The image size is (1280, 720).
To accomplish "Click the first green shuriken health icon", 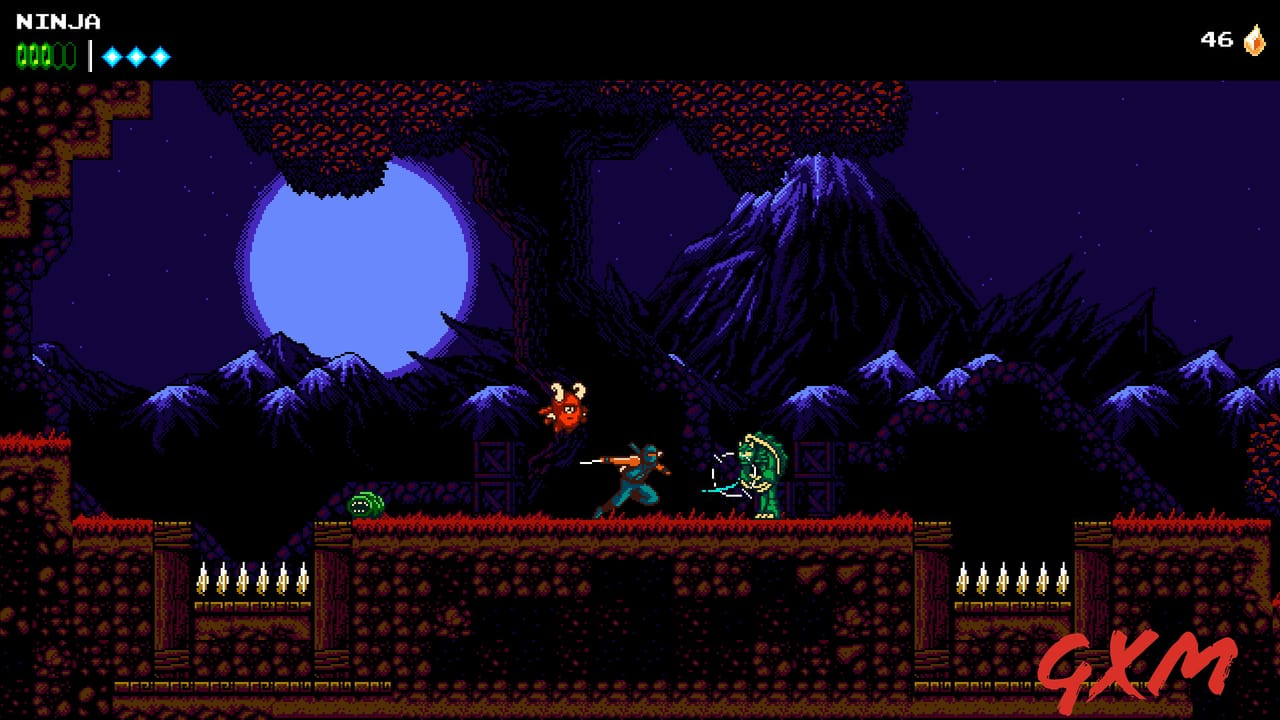I will click(22, 55).
